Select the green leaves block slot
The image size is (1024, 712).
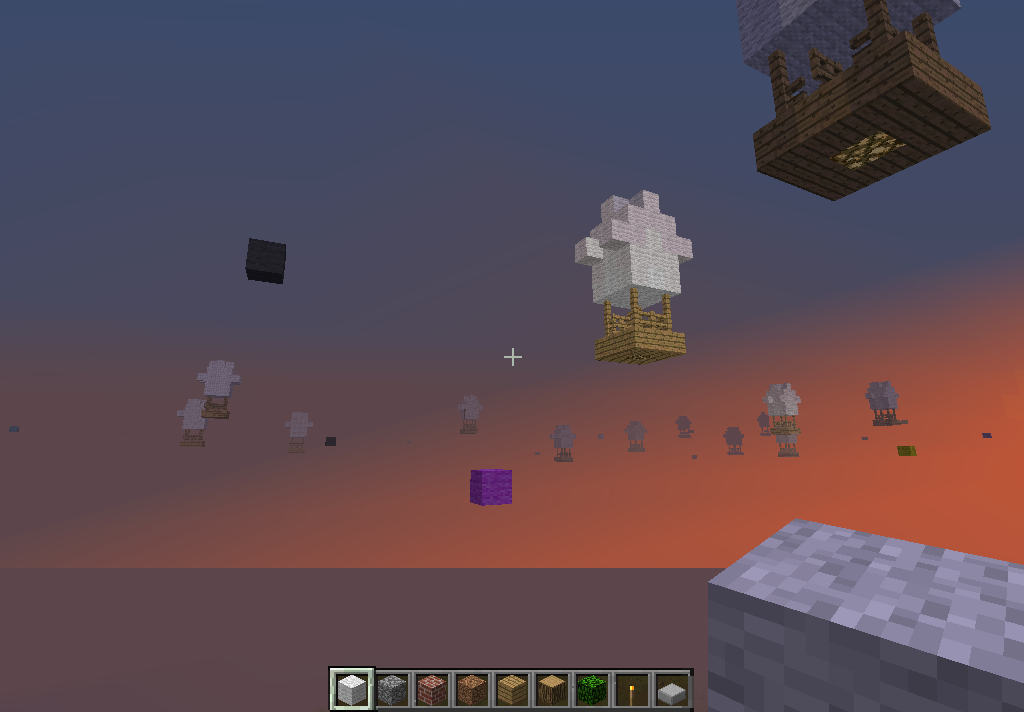(592, 689)
